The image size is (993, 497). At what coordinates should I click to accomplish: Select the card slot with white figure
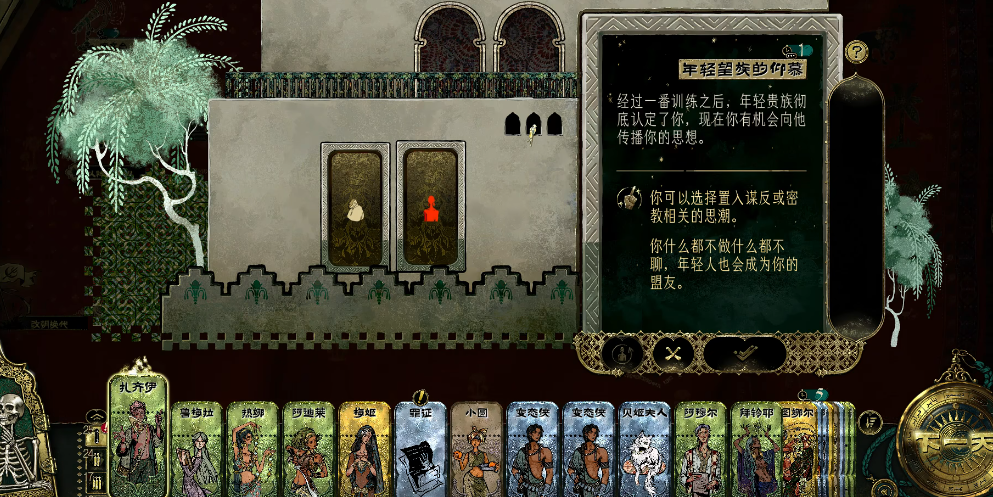click(354, 207)
